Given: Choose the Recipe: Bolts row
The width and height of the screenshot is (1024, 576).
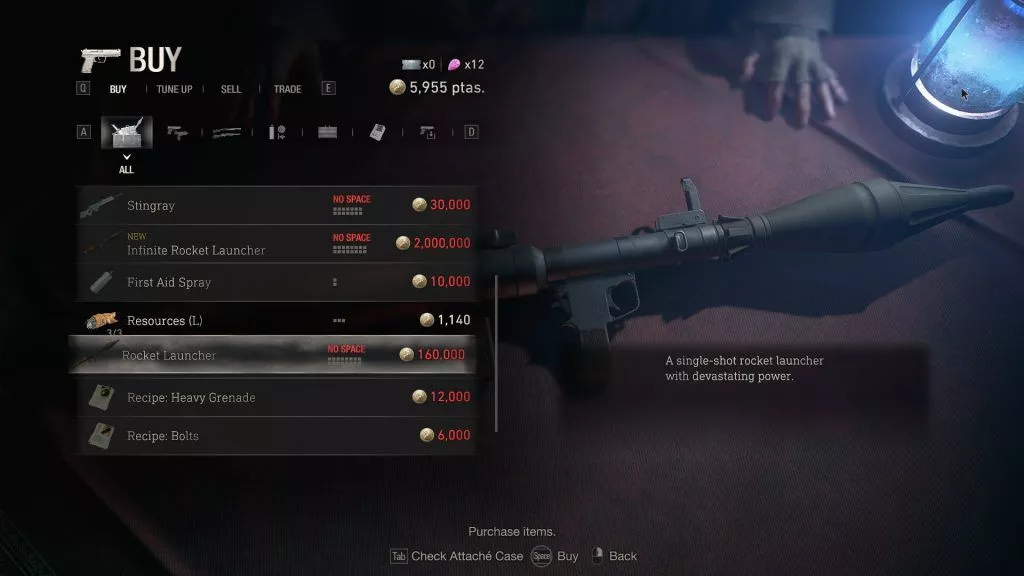Looking at the screenshot, I should point(272,435).
